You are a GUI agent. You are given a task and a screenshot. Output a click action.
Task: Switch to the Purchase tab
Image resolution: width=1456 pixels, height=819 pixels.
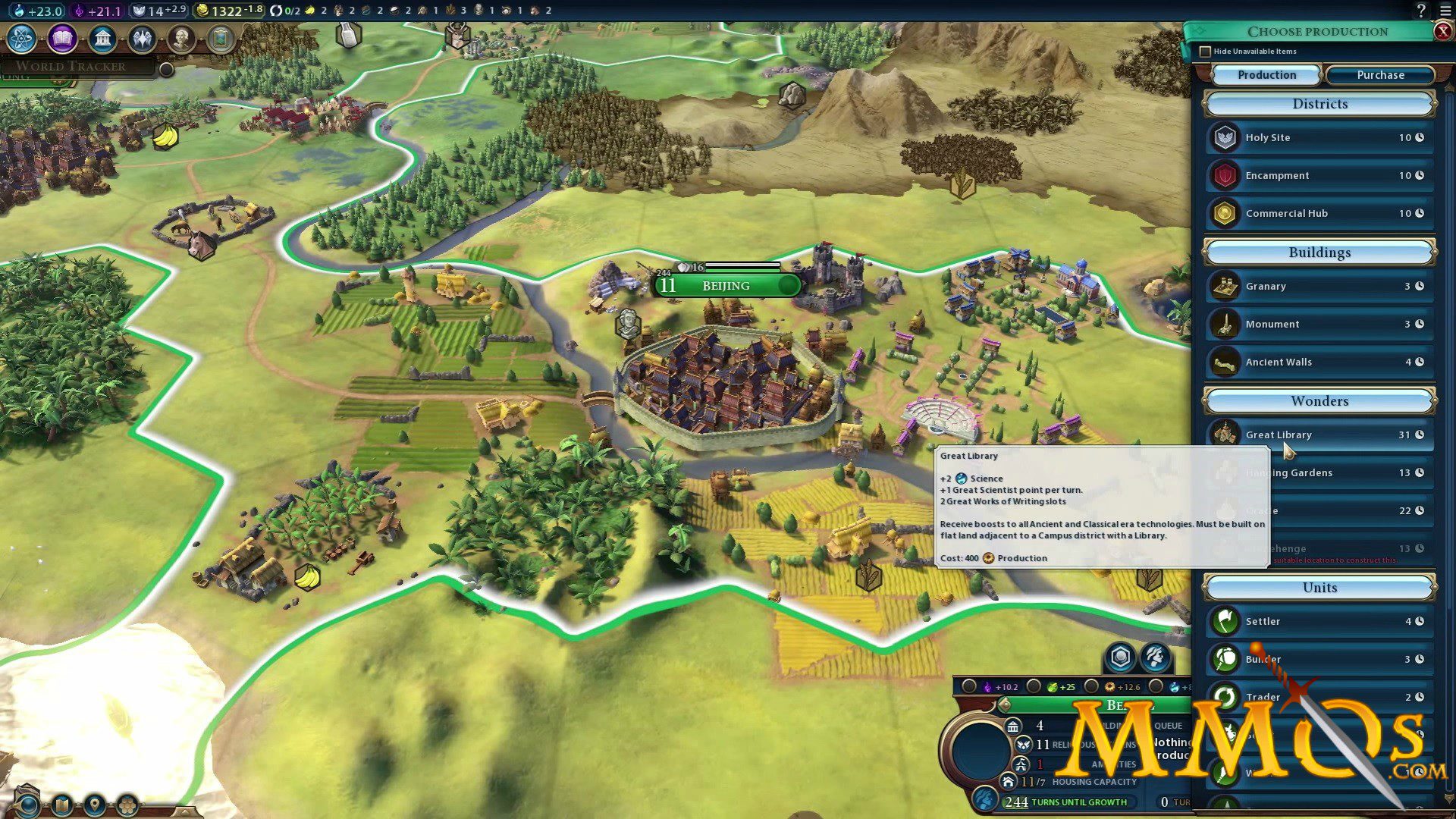(1379, 74)
